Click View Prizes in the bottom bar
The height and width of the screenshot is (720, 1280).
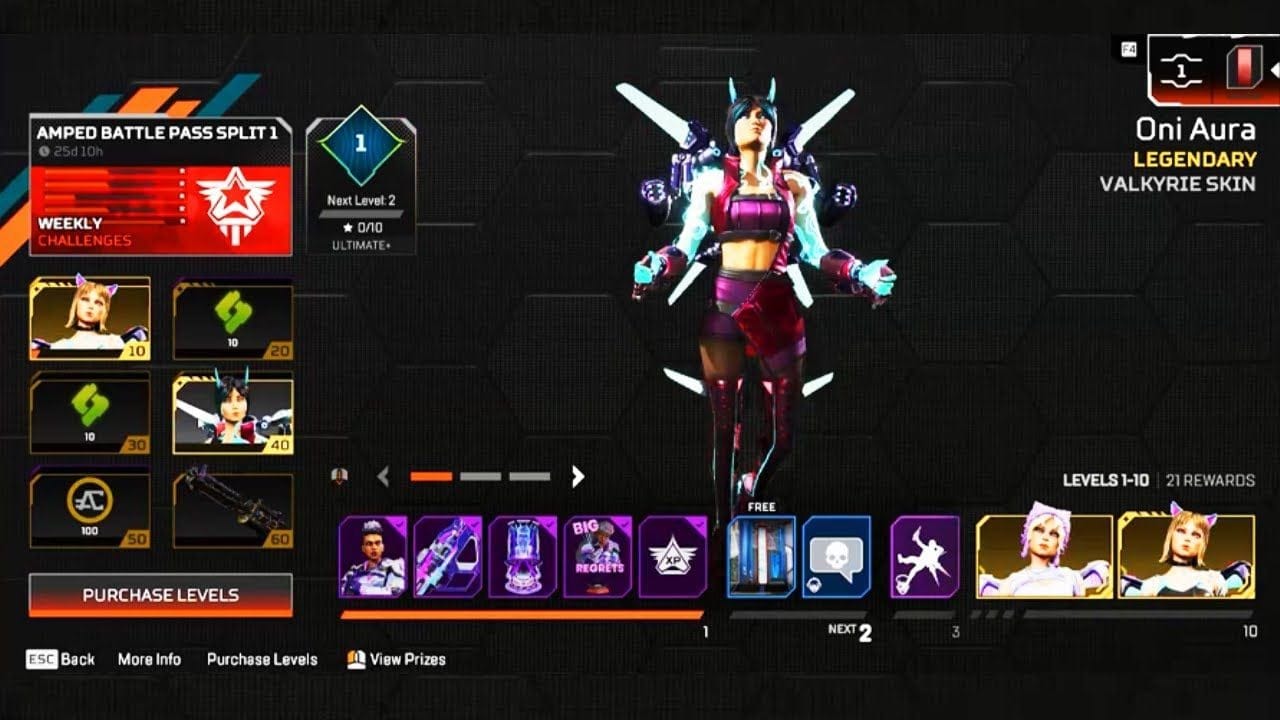coord(407,660)
